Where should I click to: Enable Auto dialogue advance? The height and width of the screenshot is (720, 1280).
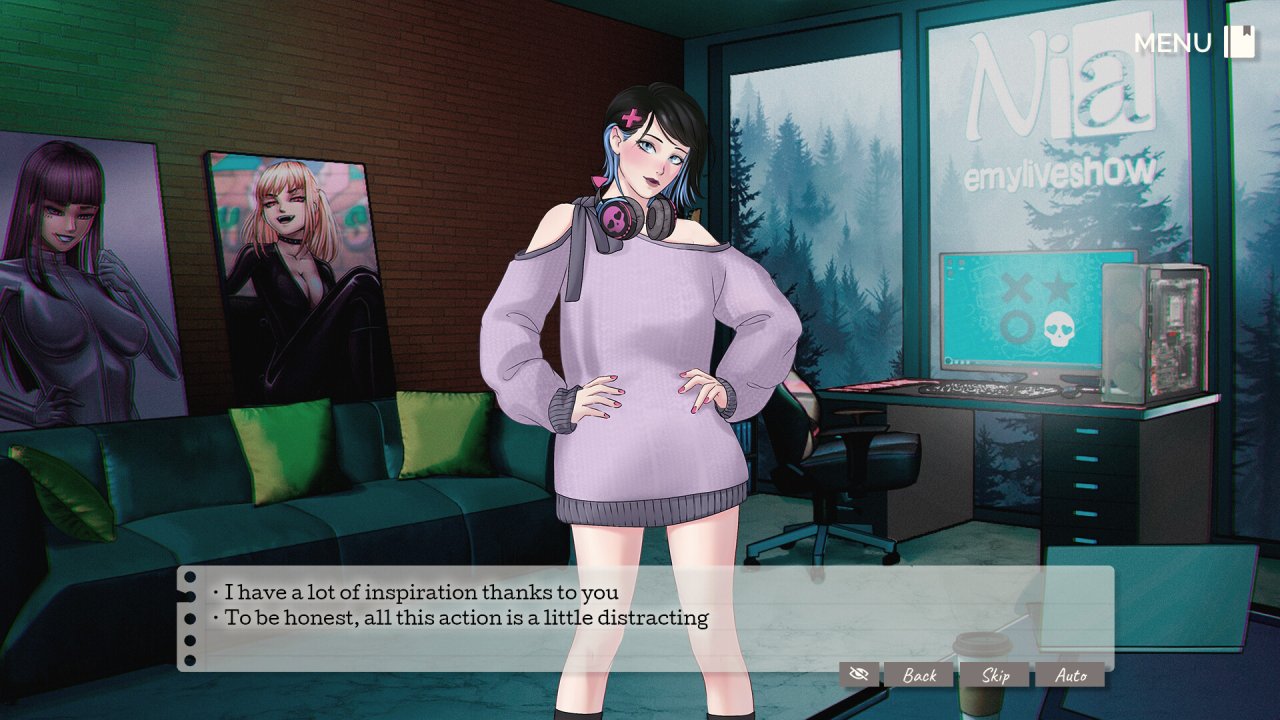(1070, 675)
